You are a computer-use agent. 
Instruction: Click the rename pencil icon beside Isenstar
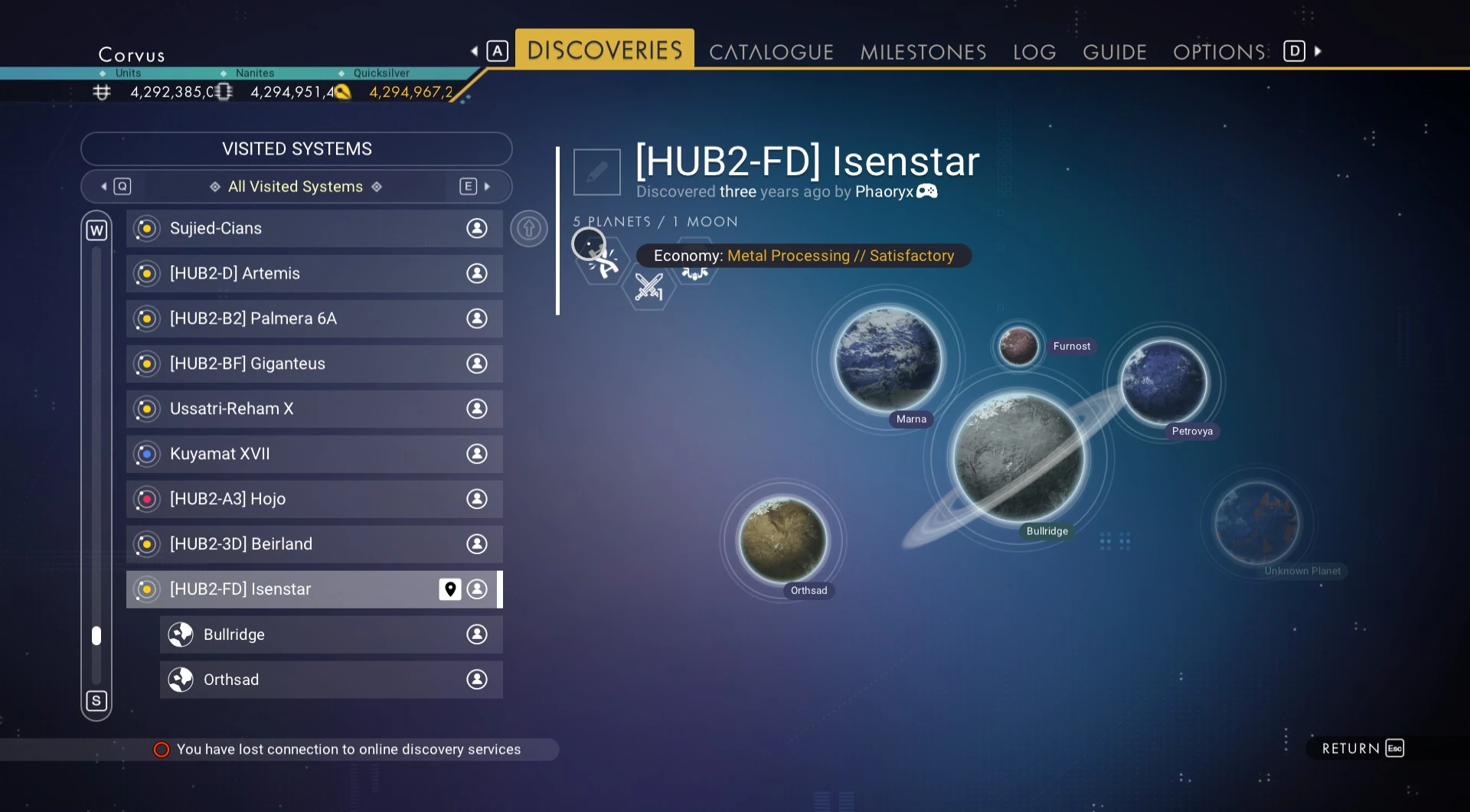click(596, 171)
